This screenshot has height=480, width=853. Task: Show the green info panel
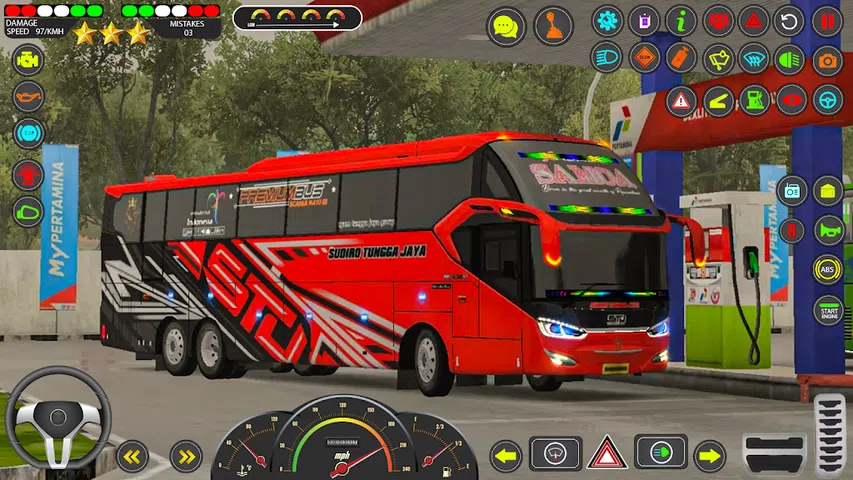[x=681, y=20]
